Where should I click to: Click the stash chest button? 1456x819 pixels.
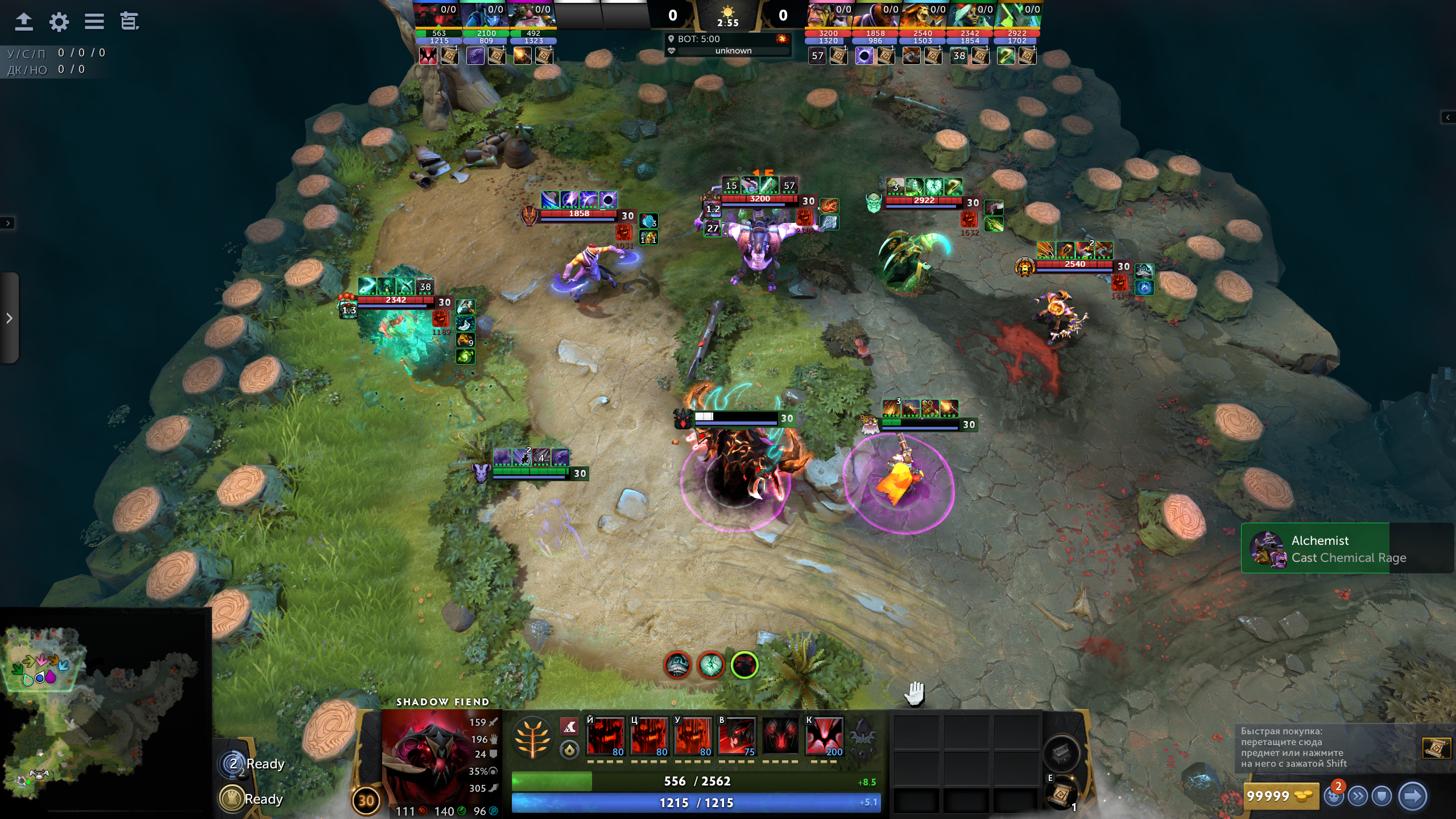coord(1061,753)
